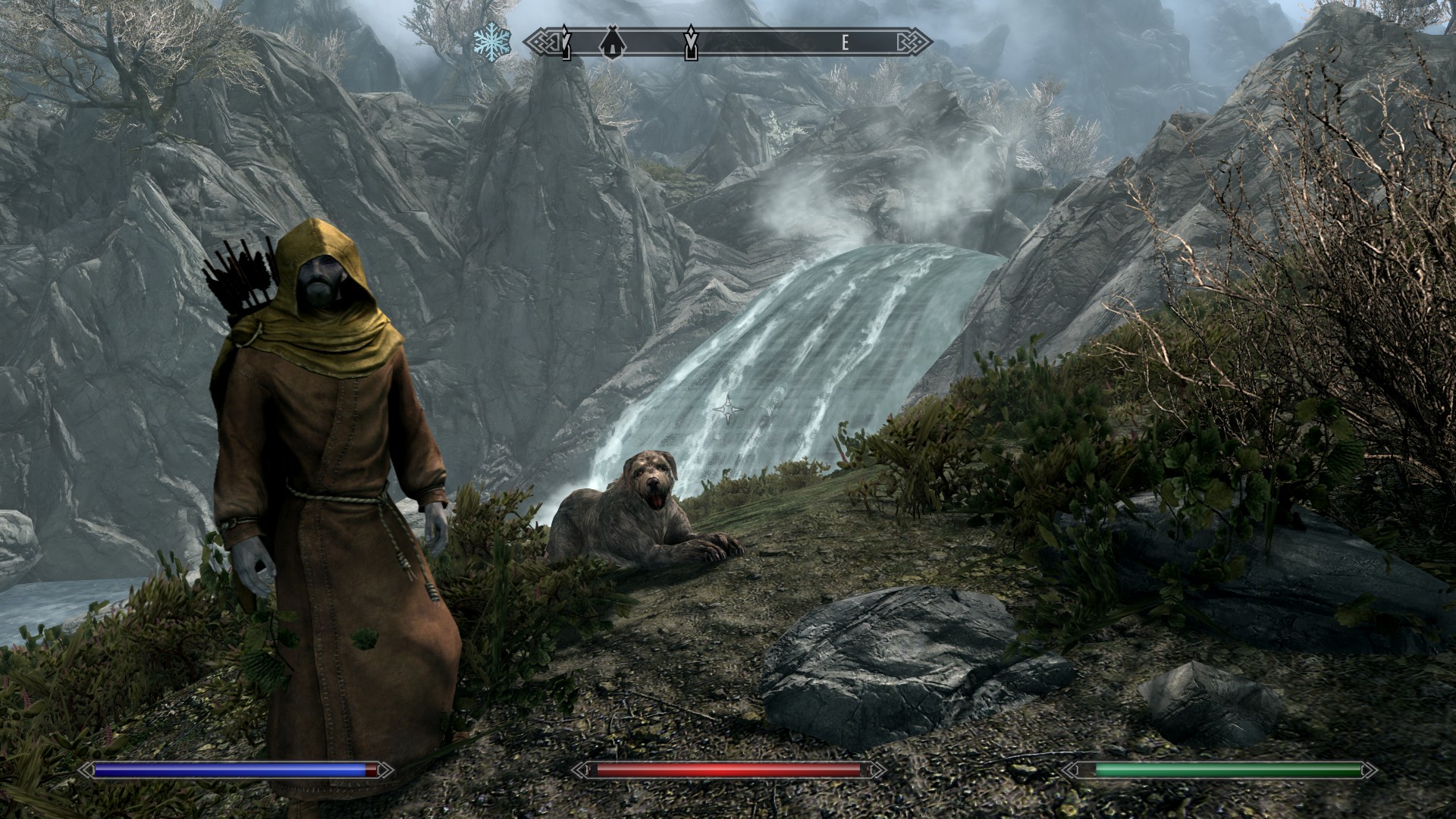The width and height of the screenshot is (1456, 819).
Task: Select the fully visible quest arrow marker
Action: pyautogui.click(x=690, y=42)
